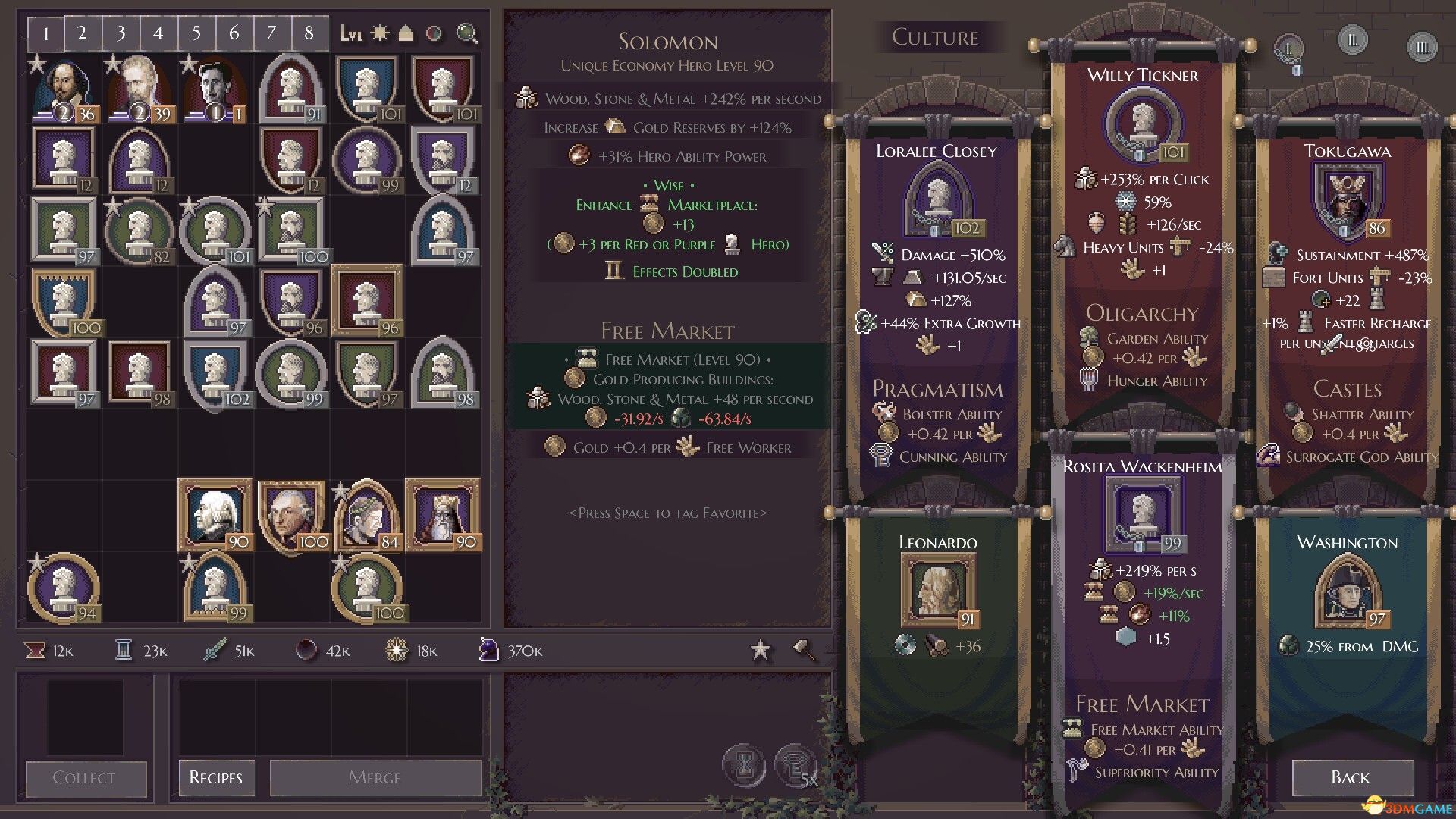Select the Shakespeare hero portrait level 36
The image size is (1456, 819).
coord(64,89)
